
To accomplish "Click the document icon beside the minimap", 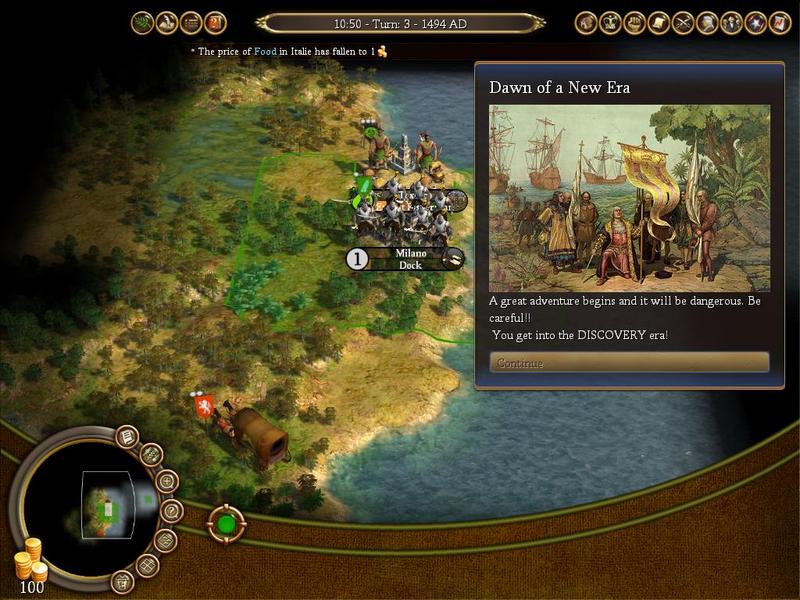I will pyautogui.click(x=127, y=436).
